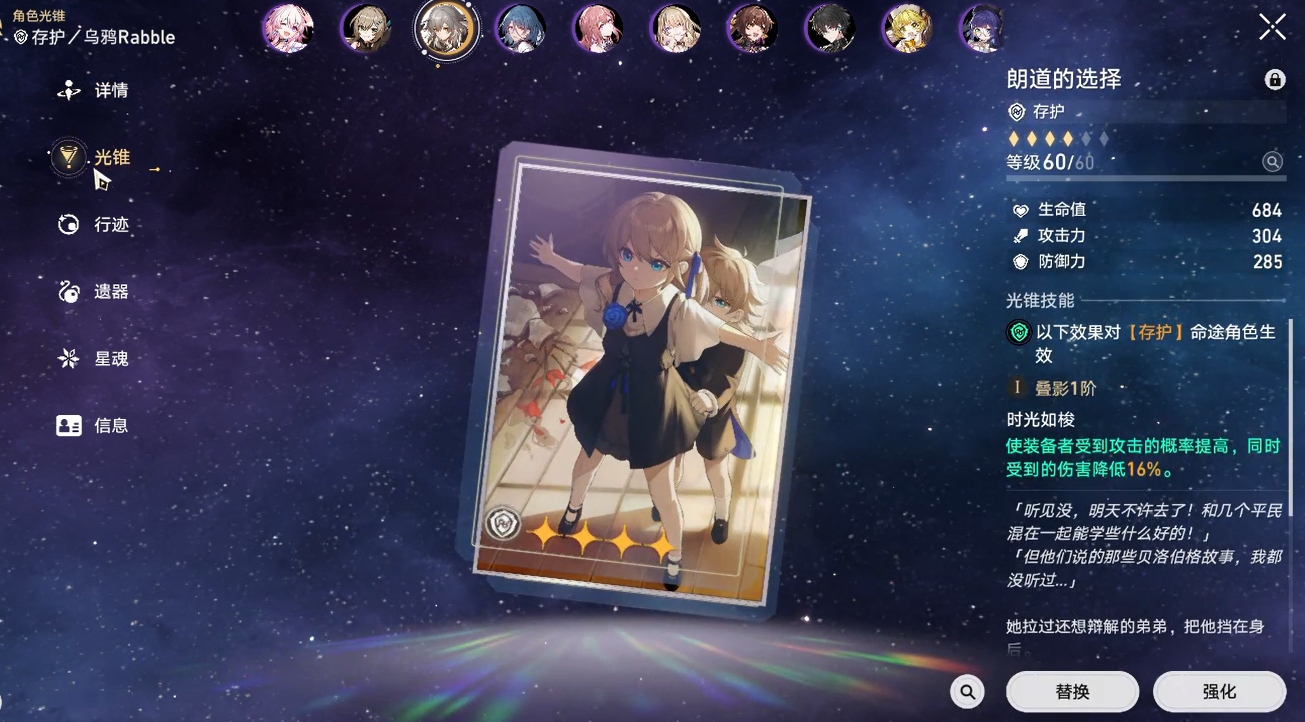Select the 光锥 light cone section
Image resolution: width=1305 pixels, height=722 pixels.
point(94,158)
